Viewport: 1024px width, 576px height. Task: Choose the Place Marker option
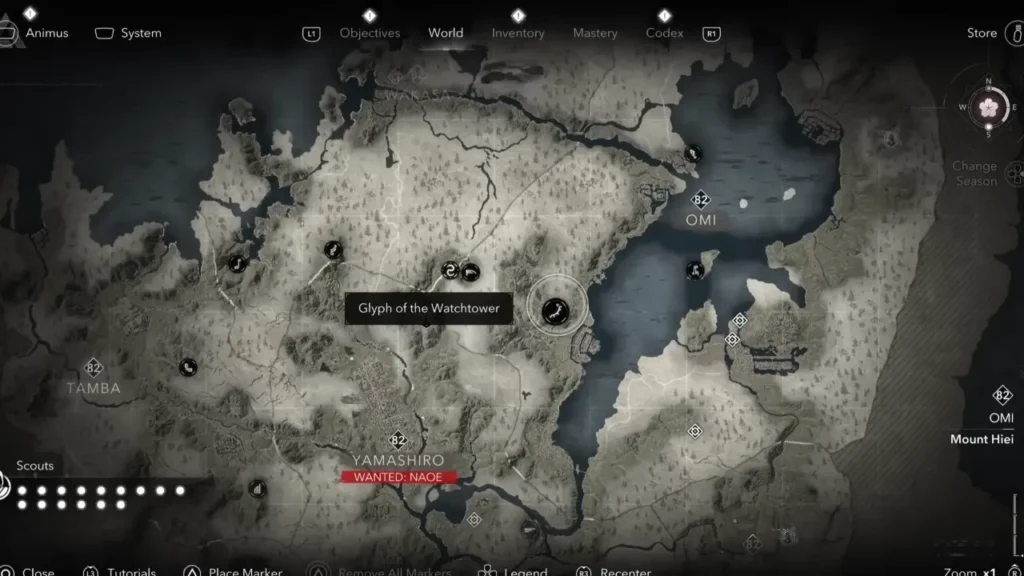pyautogui.click(x=237, y=572)
